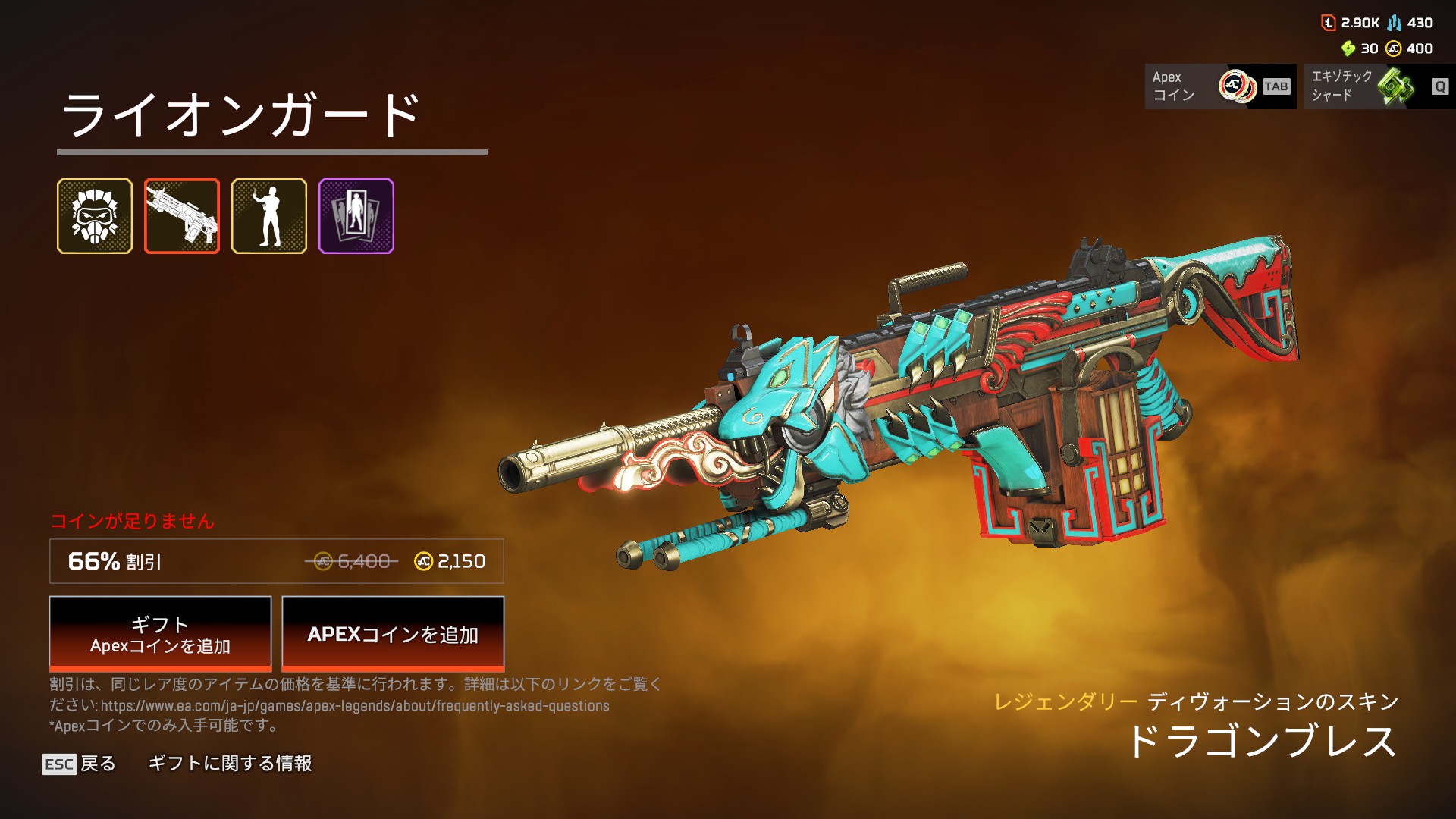Show ギフトに関する情報 gift details
This screenshot has height=819, width=1456.
(230, 764)
